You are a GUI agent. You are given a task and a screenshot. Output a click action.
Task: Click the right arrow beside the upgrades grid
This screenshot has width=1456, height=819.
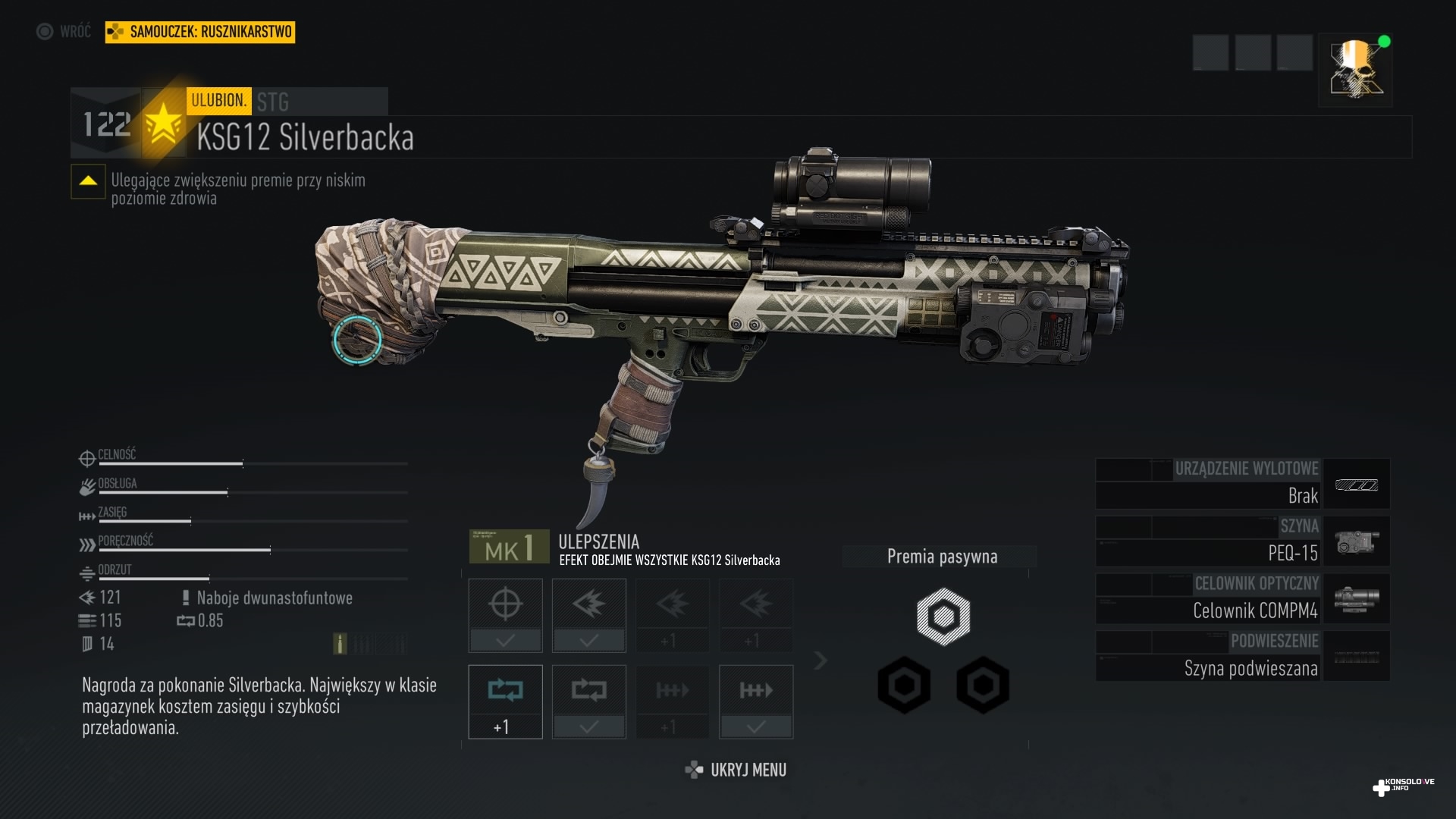pyautogui.click(x=820, y=661)
